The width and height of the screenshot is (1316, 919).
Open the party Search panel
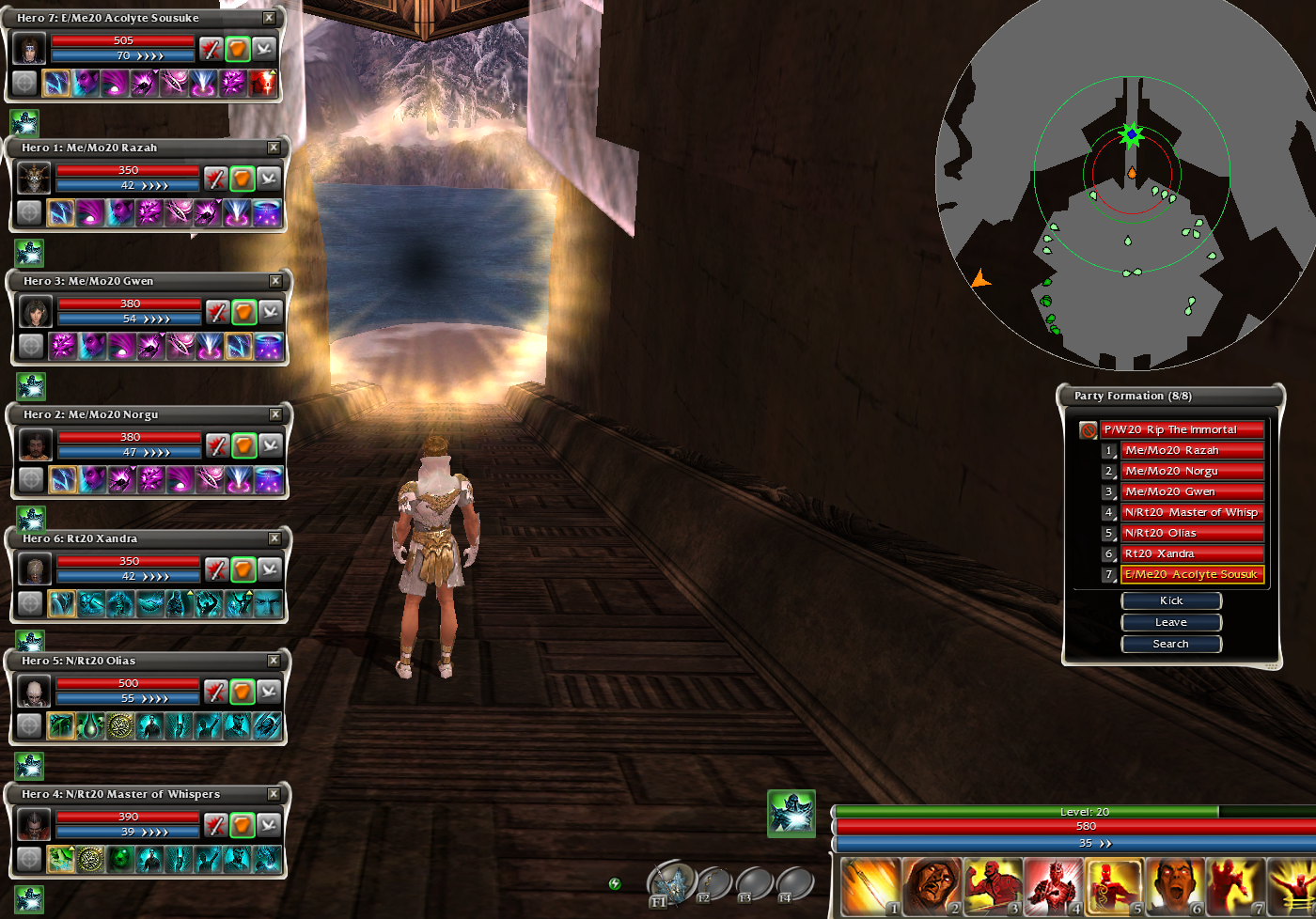point(1171,644)
